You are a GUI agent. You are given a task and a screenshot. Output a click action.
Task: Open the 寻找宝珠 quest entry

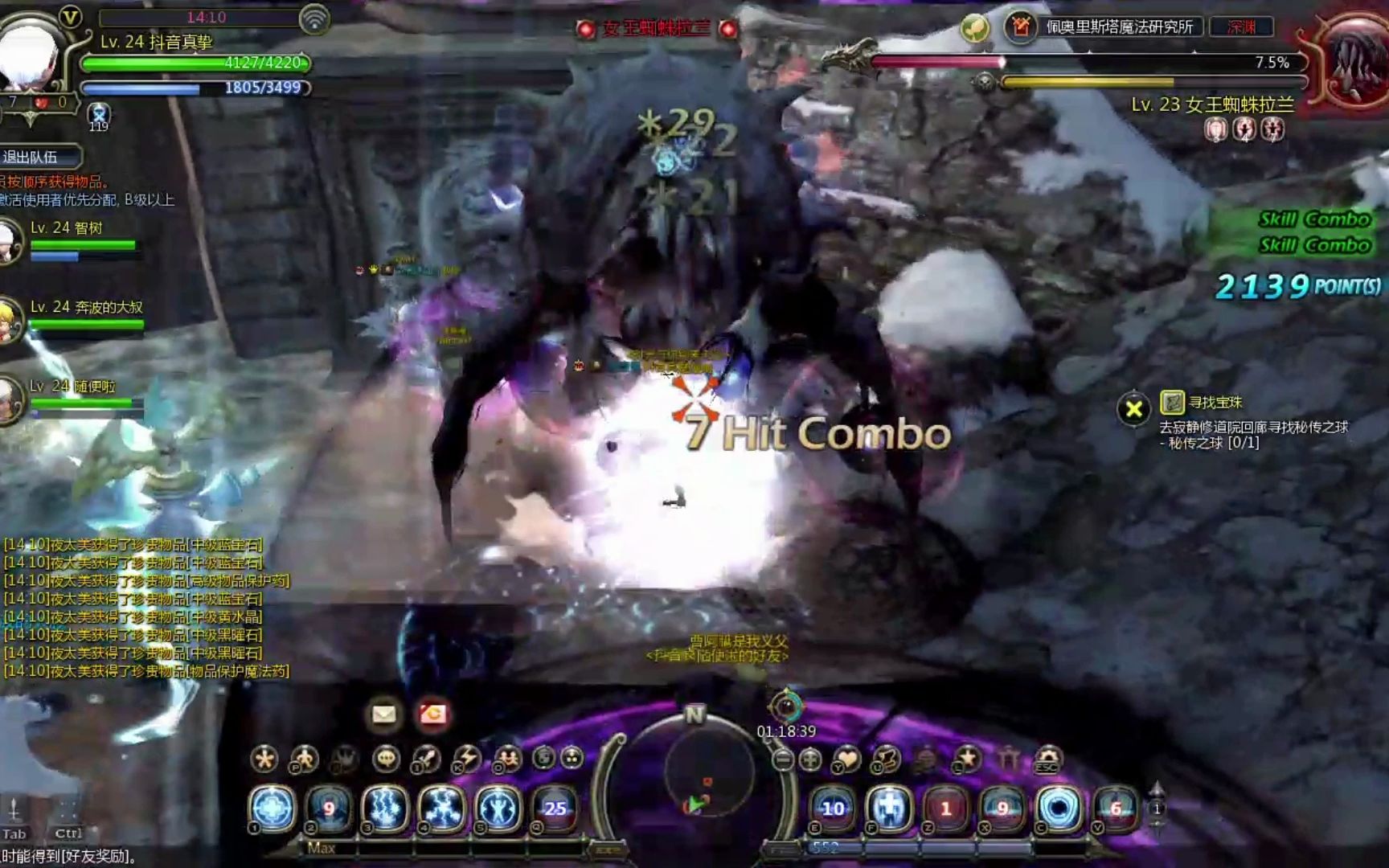[1215, 402]
